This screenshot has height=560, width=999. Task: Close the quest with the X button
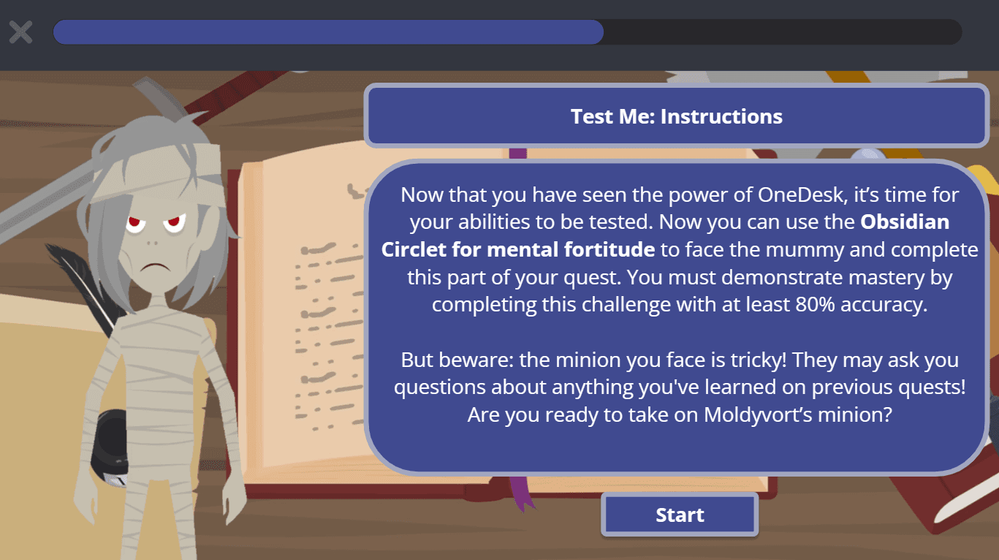21,32
